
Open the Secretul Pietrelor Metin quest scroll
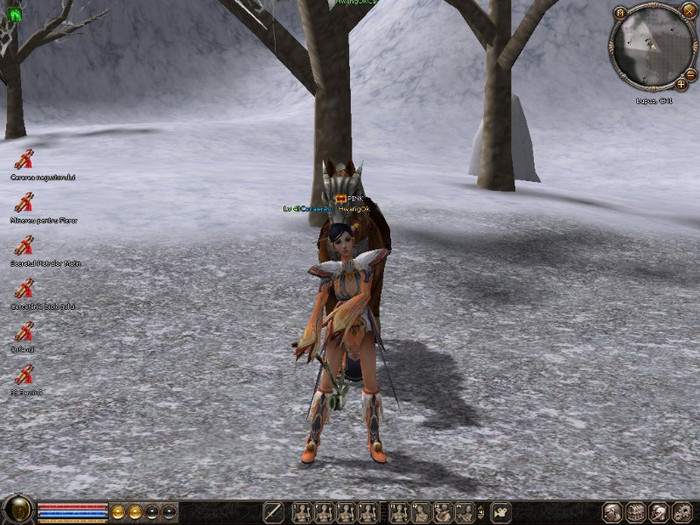tap(24, 245)
